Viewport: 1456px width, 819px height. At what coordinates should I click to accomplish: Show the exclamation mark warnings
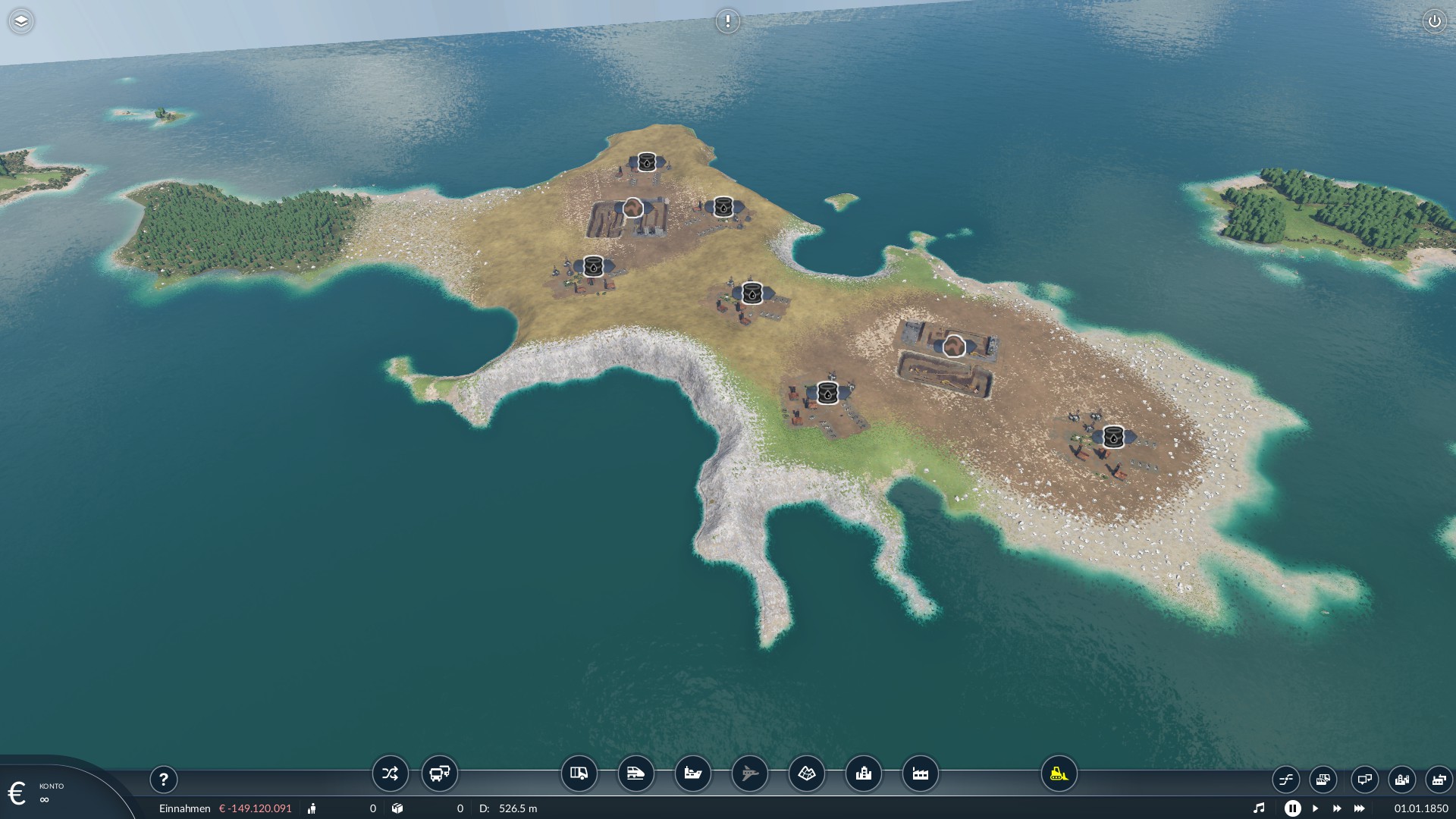click(x=727, y=21)
